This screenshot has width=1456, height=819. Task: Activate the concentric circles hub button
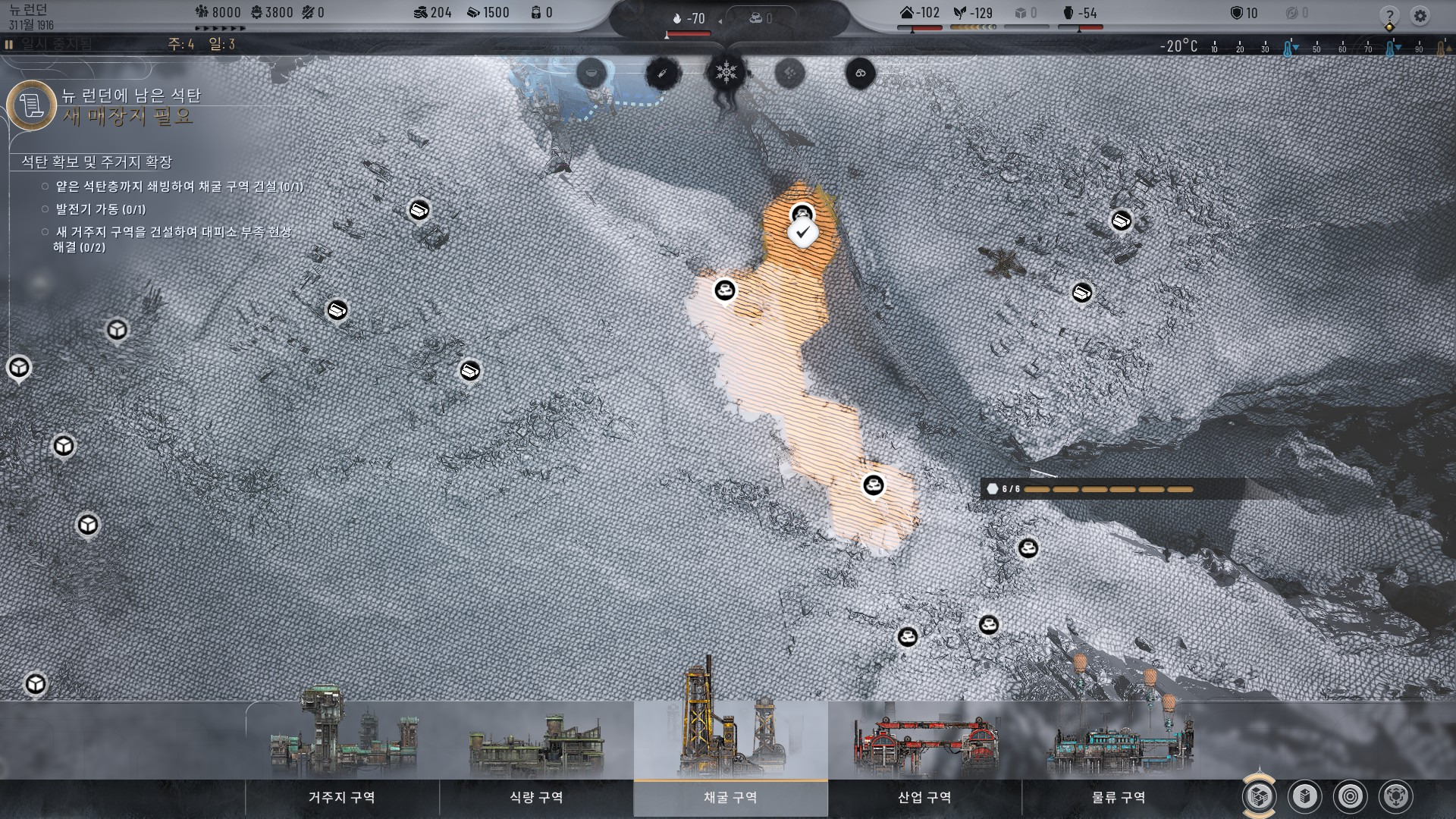tap(1350, 796)
